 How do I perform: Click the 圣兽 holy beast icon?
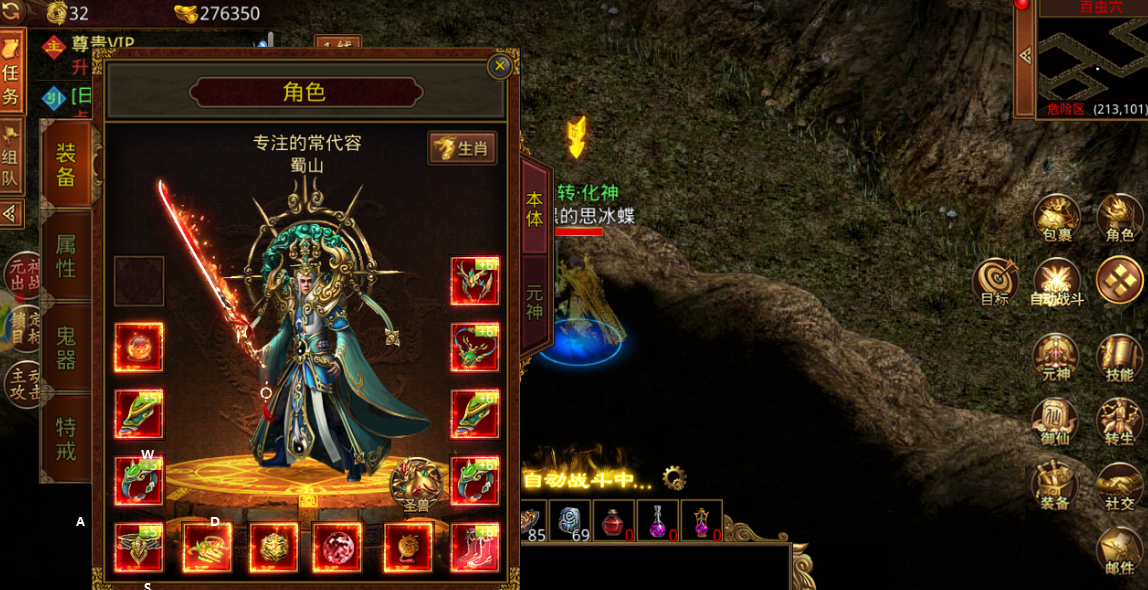point(416,486)
